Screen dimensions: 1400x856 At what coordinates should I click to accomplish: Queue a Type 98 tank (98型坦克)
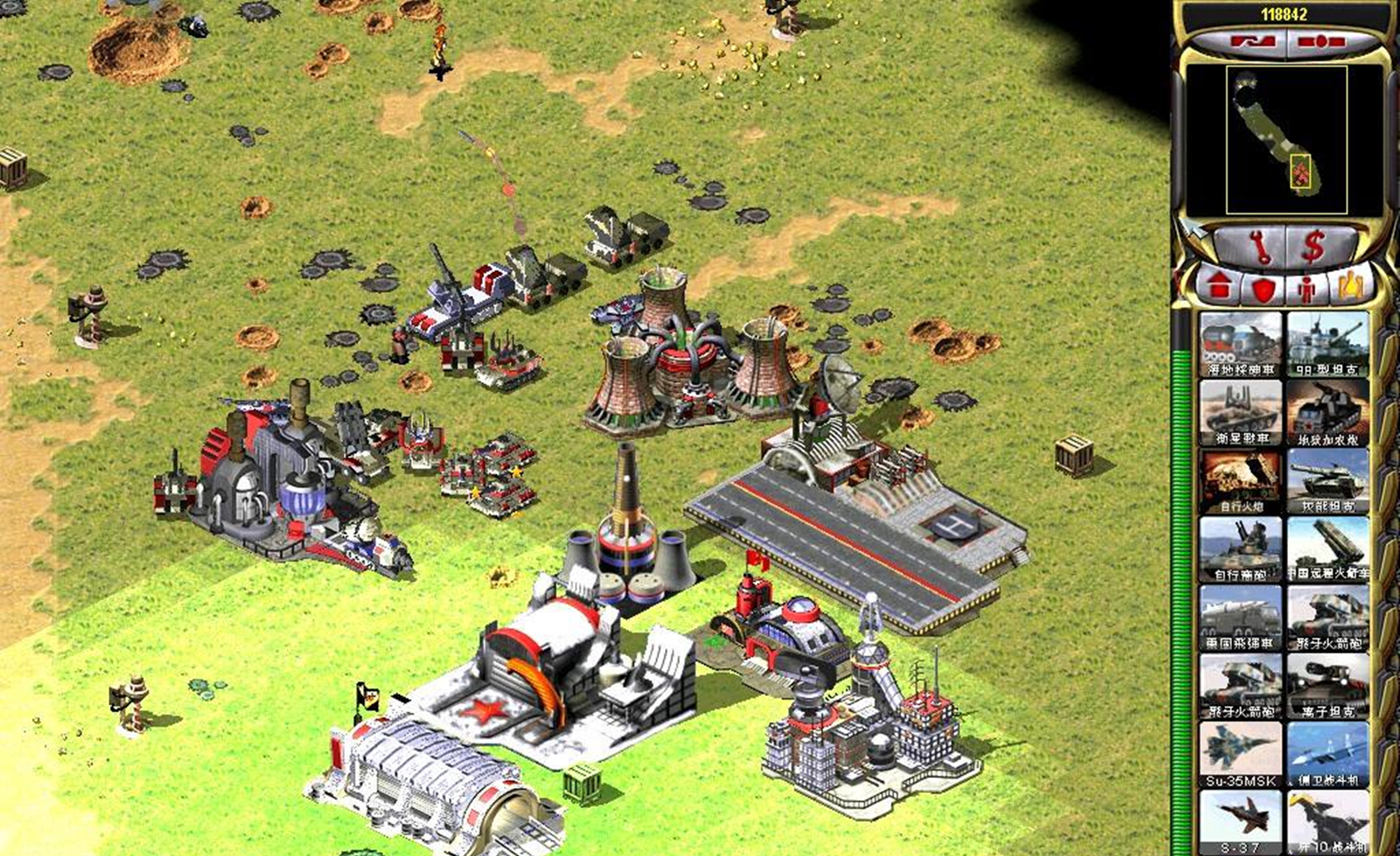click(x=1327, y=344)
